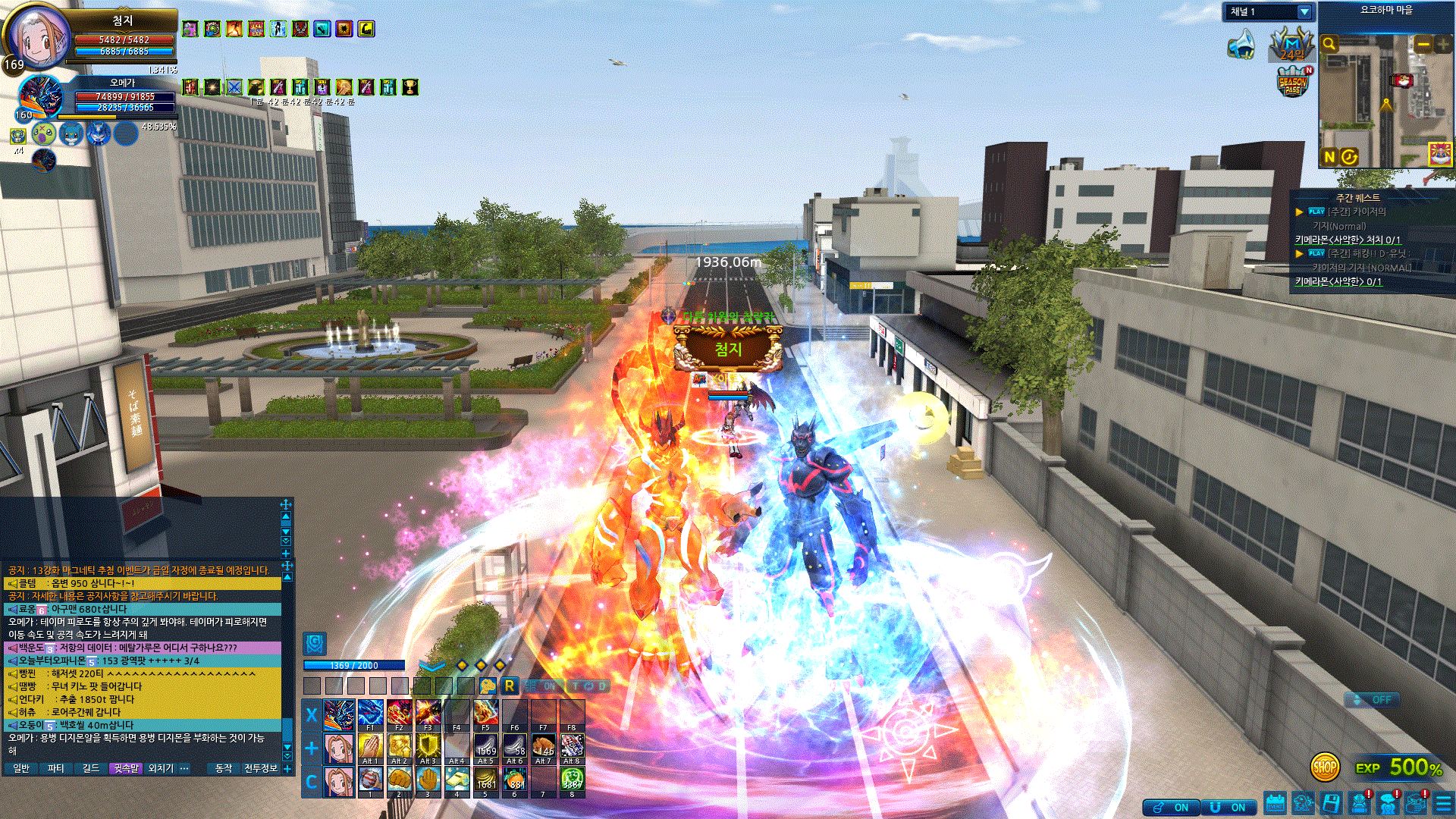The height and width of the screenshot is (819, 1456).
Task: Click the minimap magnifying glass search button
Action: click(x=1329, y=45)
